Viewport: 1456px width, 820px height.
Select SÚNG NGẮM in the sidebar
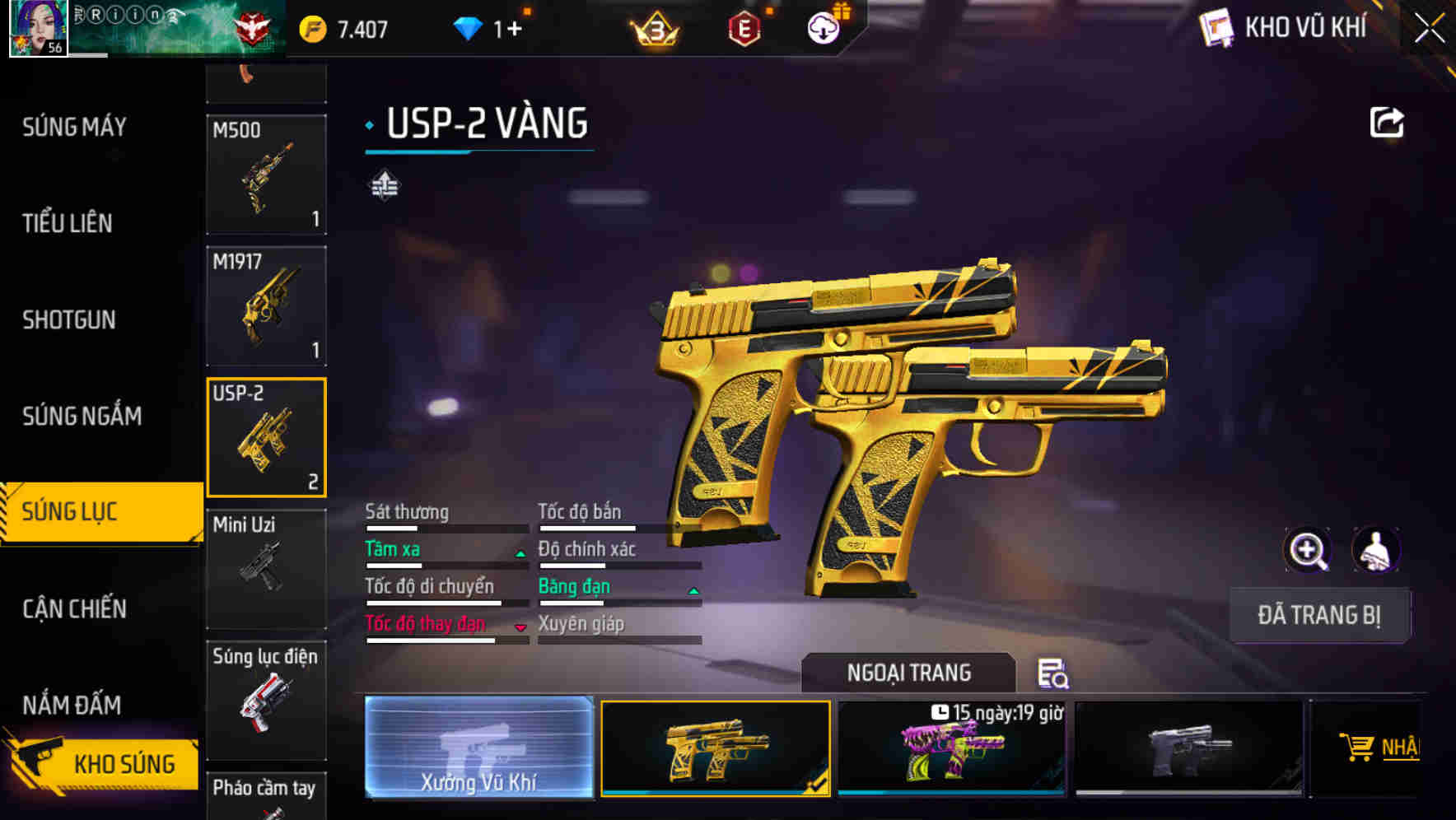80,417
